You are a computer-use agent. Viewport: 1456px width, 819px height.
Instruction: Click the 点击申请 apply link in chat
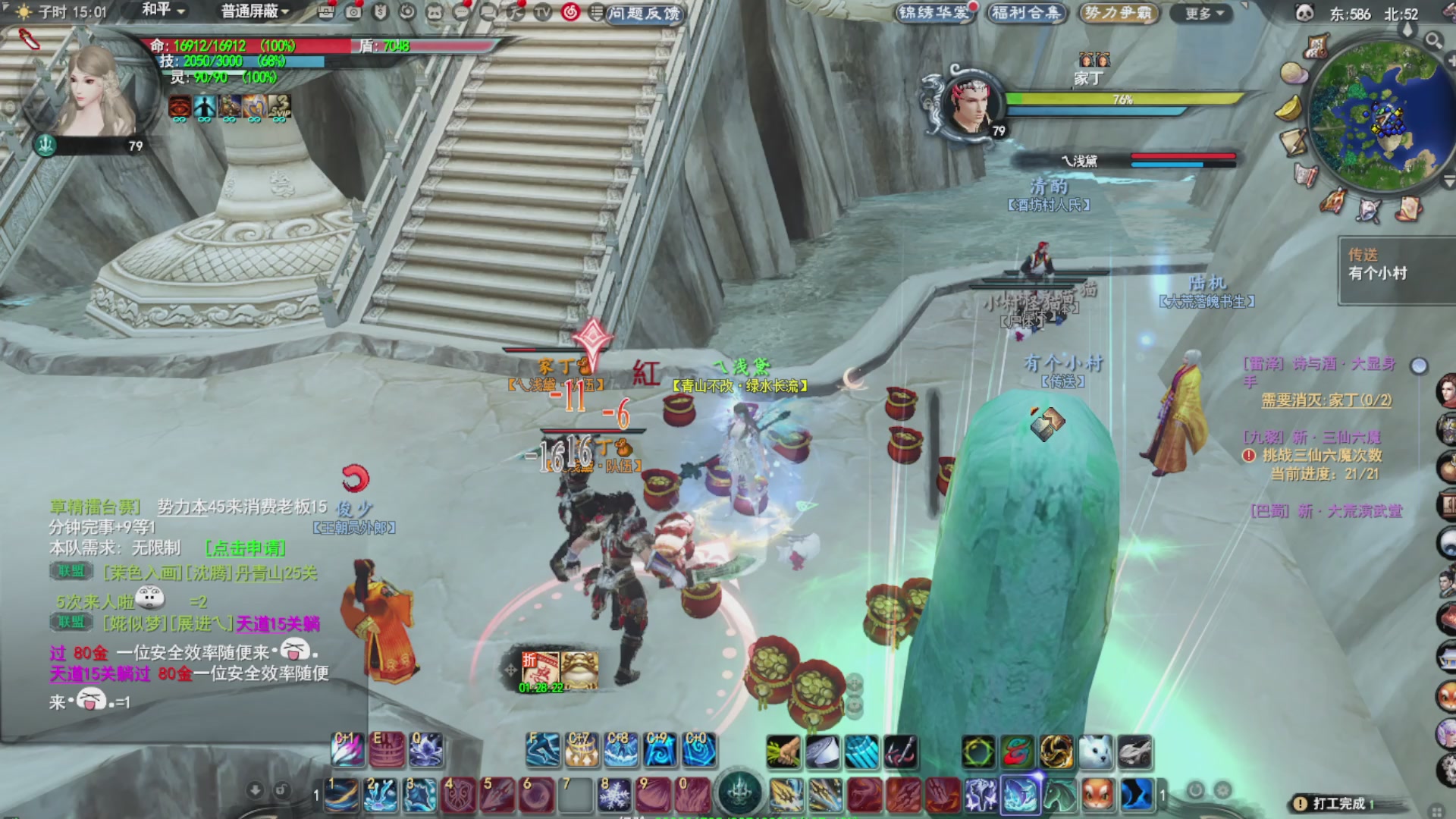tap(246, 548)
